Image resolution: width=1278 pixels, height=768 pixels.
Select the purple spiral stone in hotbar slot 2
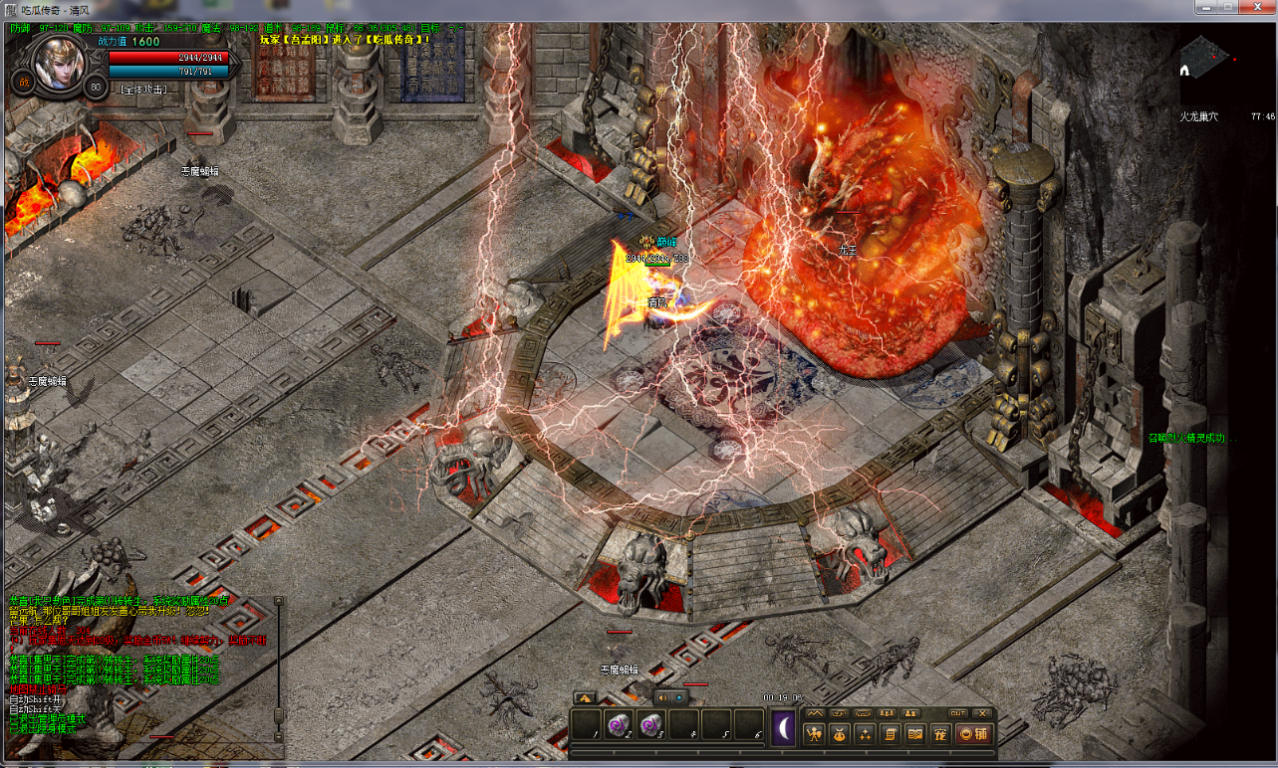click(619, 724)
